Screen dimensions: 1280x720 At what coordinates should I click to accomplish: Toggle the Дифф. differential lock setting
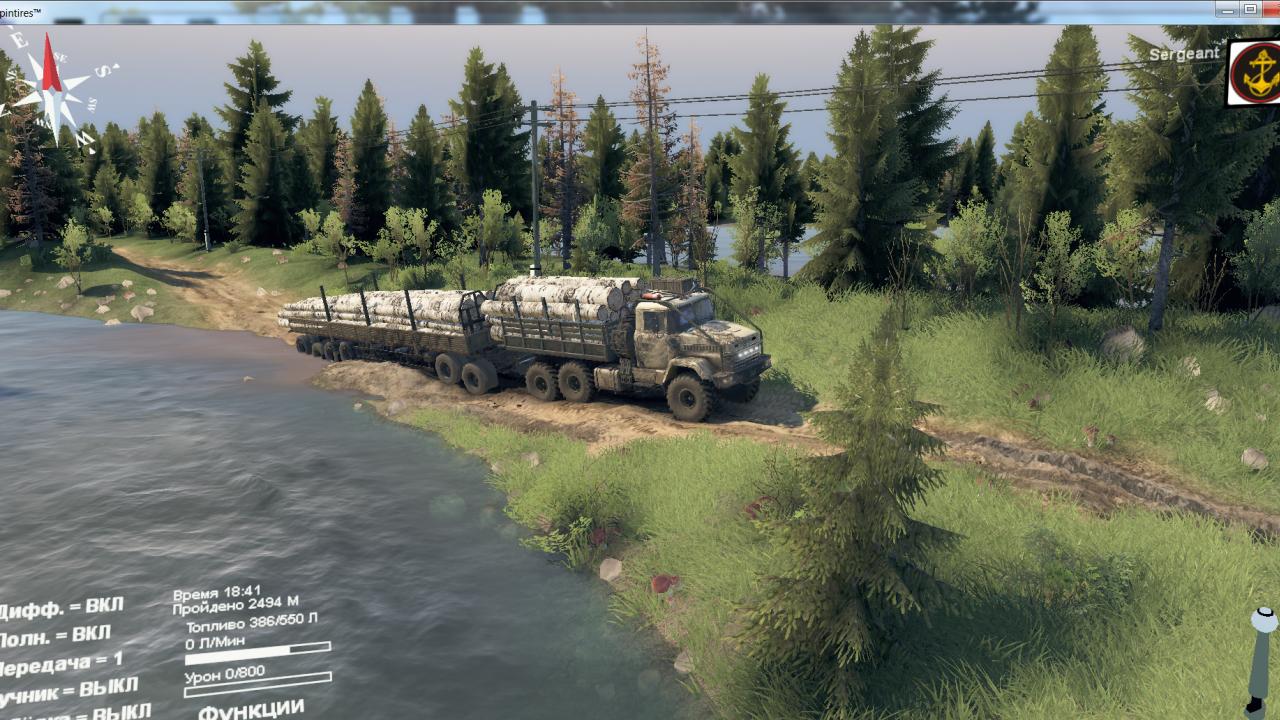tap(62, 608)
